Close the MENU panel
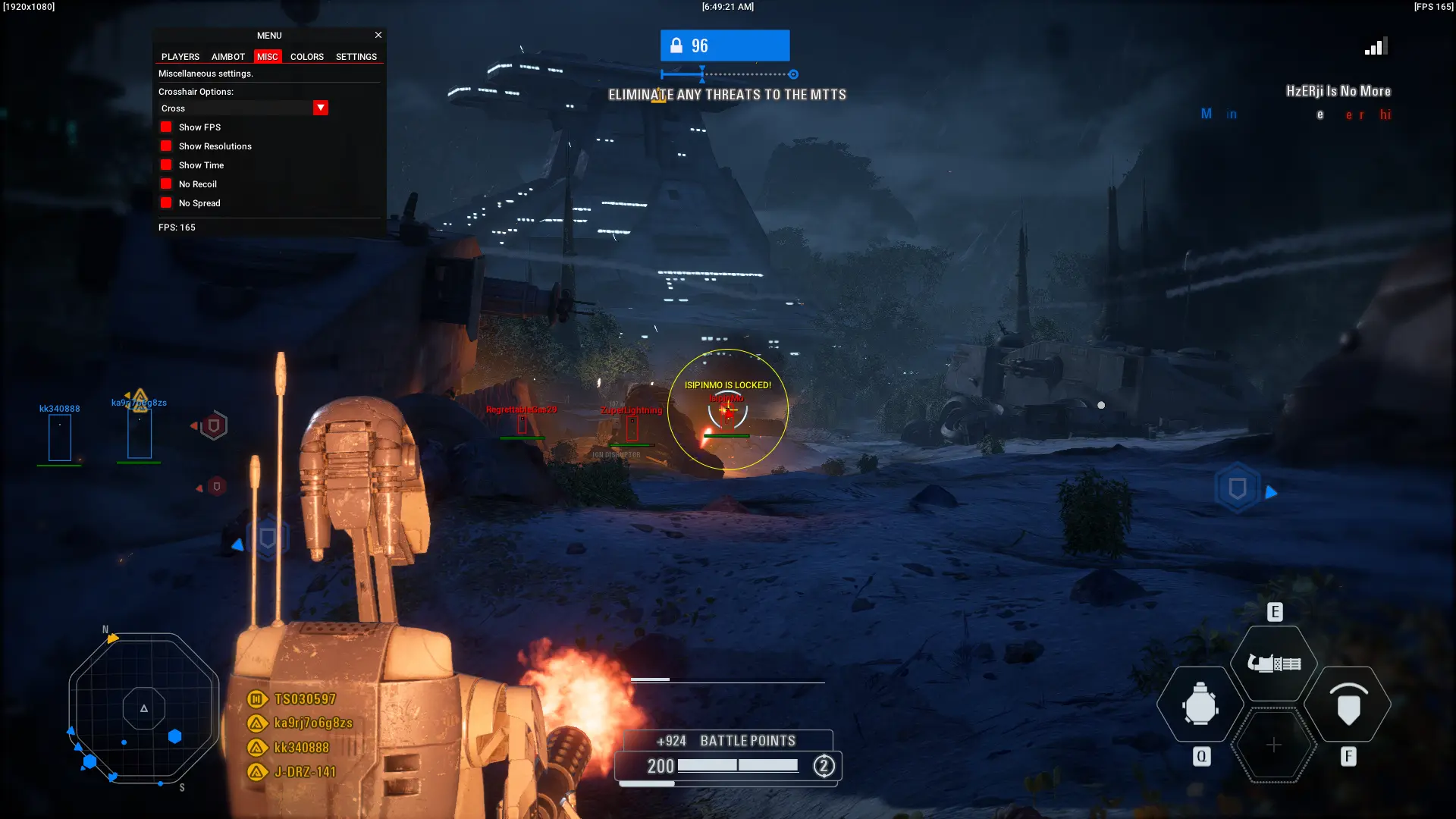Screen dimensions: 1456x819 click(x=378, y=35)
